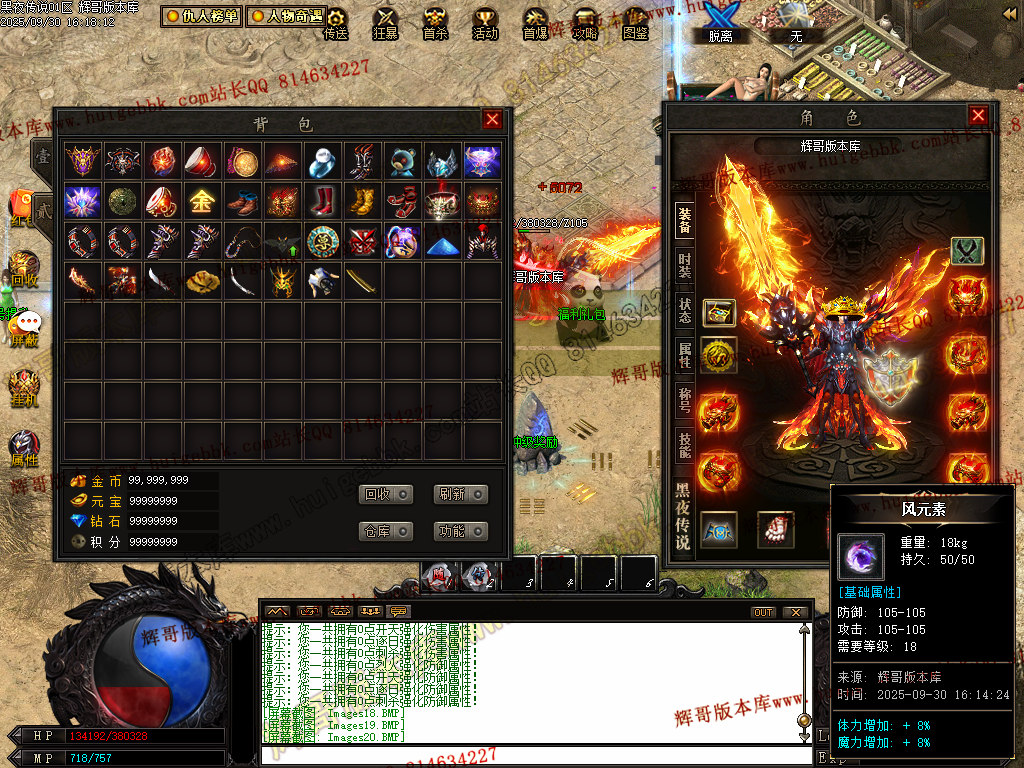The height and width of the screenshot is (768, 1024).
Task: Close the 角色 character panel
Action: pyautogui.click(x=978, y=116)
